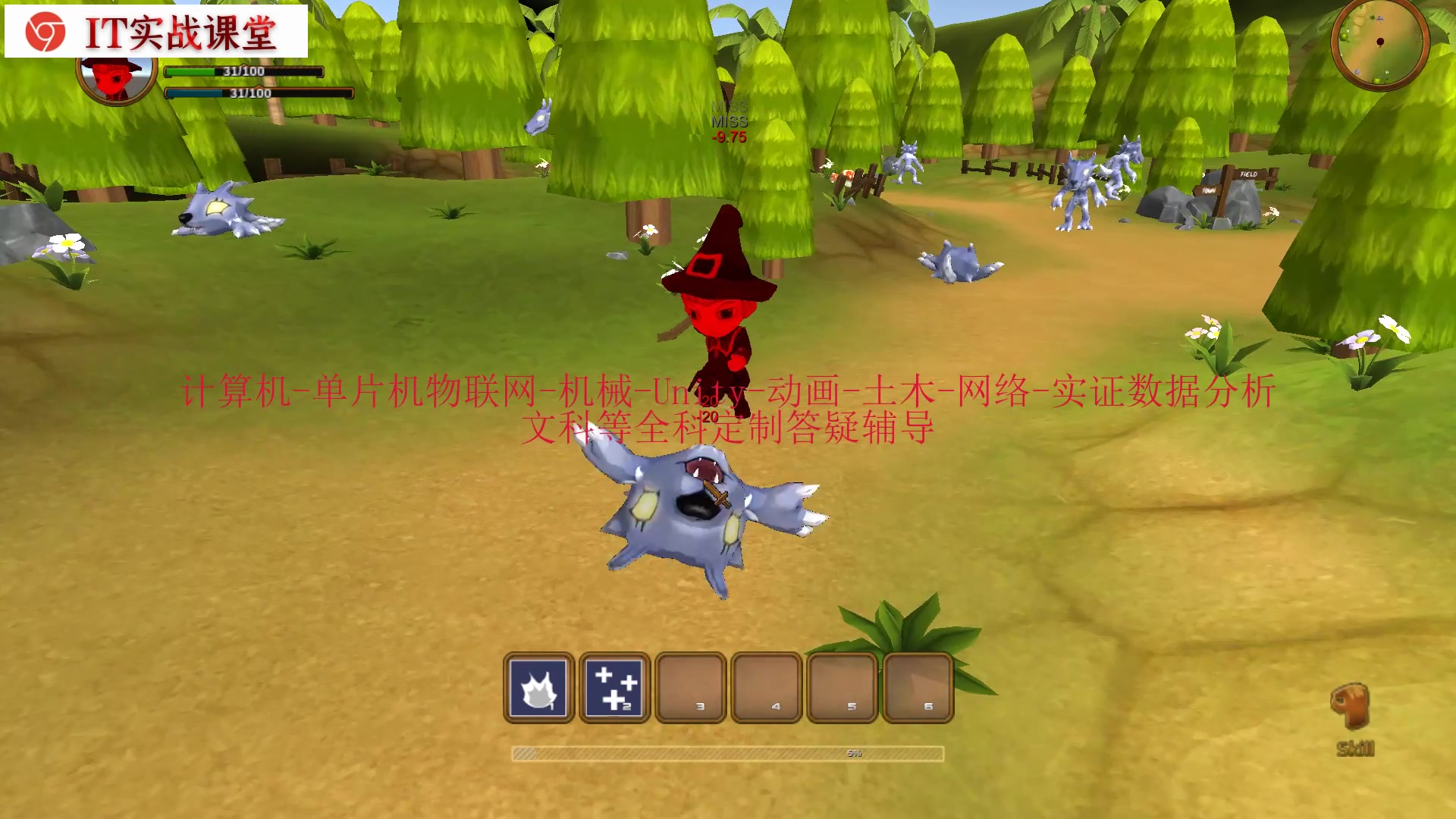Click empty skill slot 3
This screenshot has width=1456, height=819.
pos(691,689)
